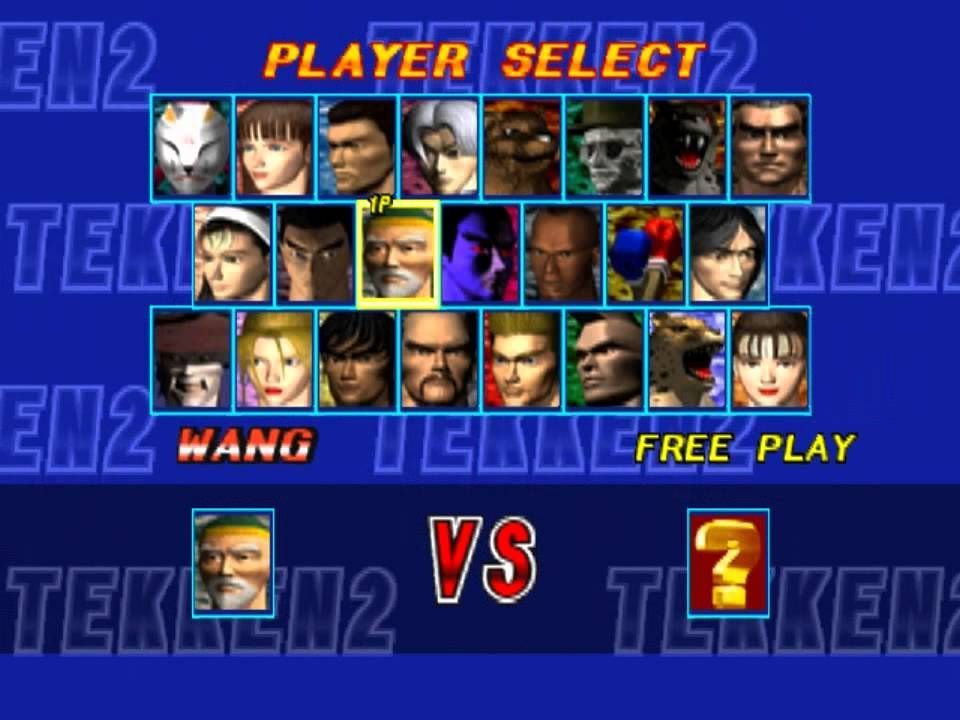960x720 pixels.
Task: Click the large Wang preview beside VS
Action: [233, 563]
